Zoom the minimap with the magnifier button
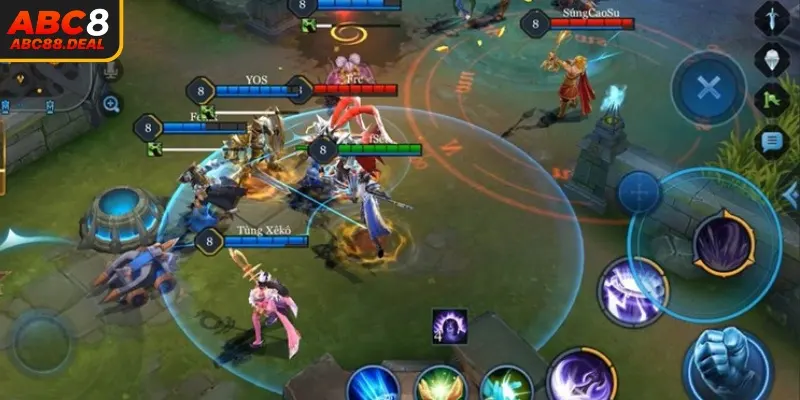800x400 pixels. point(111,103)
